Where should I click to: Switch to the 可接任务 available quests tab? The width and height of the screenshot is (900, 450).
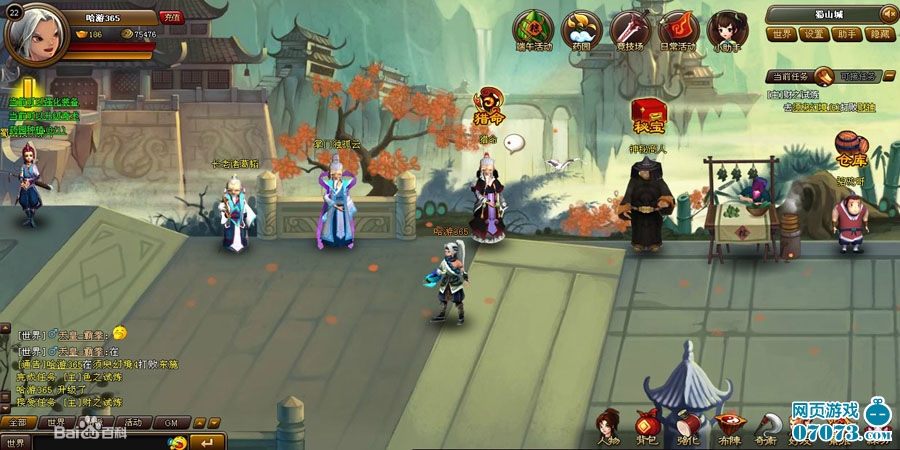tap(857, 76)
